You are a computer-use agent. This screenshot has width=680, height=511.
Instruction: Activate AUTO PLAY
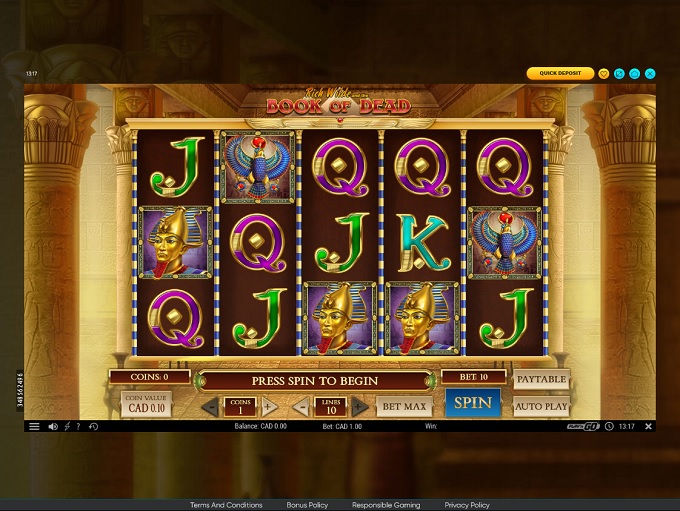541,406
